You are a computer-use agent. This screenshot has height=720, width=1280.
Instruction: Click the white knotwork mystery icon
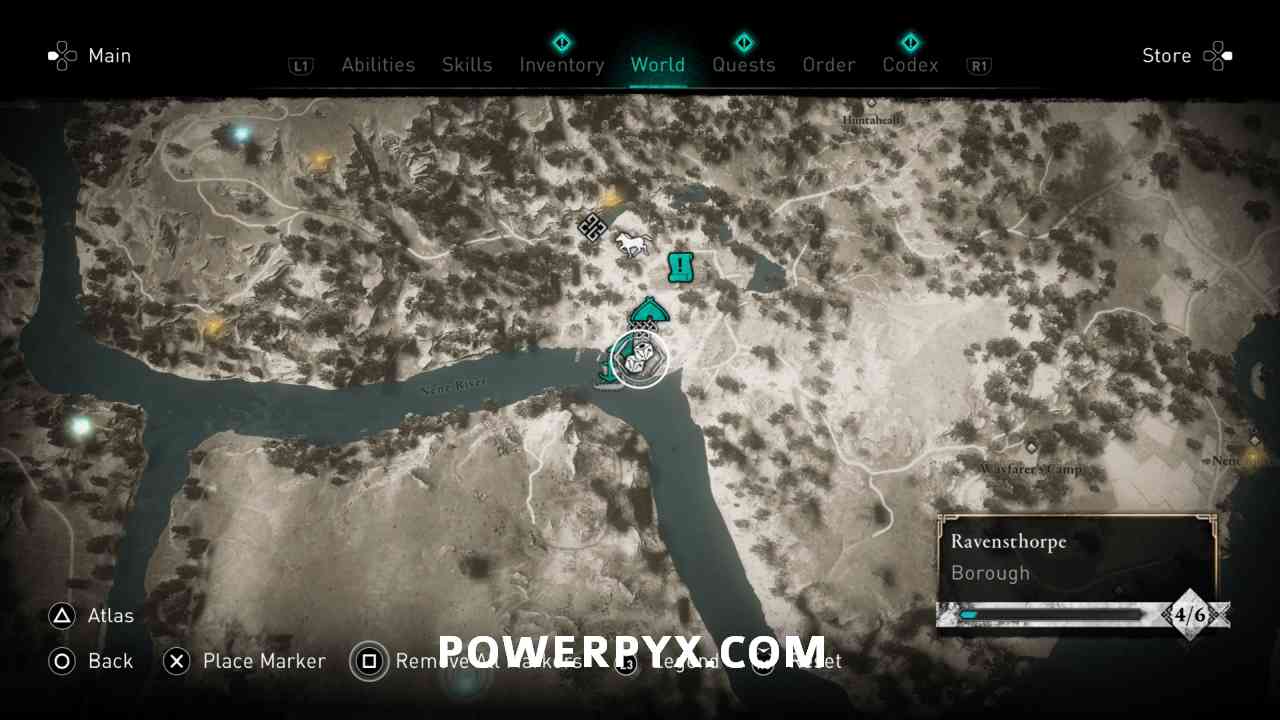point(592,229)
